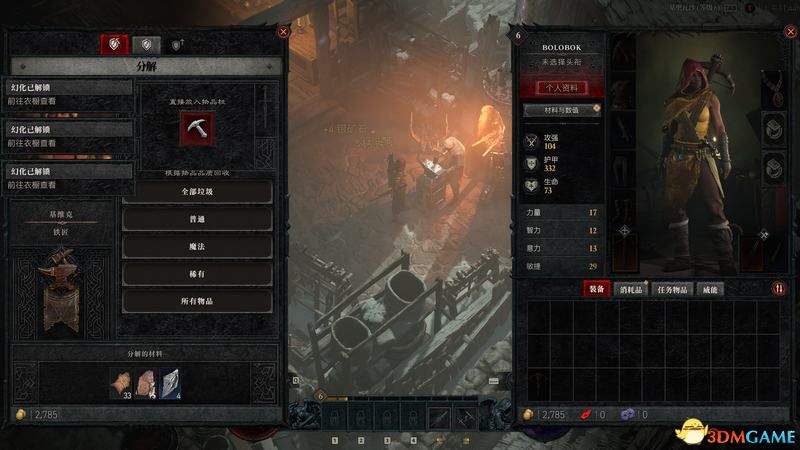Viewport: 800px width, 450px height.
Task: Open the grey repair shield tab
Action: click(146, 44)
